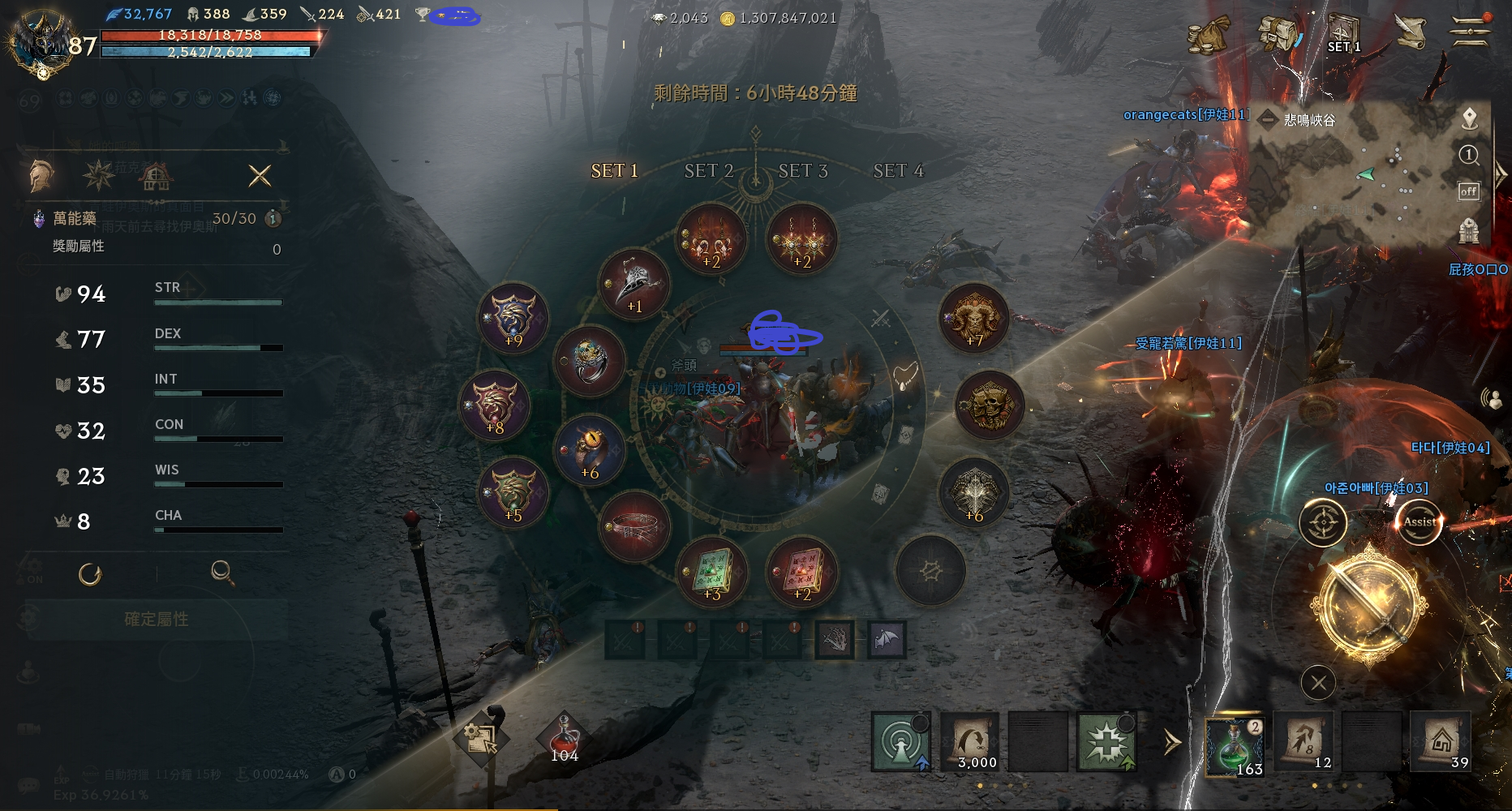
Task: Reset attribute points with the circular arrow
Action: (x=90, y=574)
